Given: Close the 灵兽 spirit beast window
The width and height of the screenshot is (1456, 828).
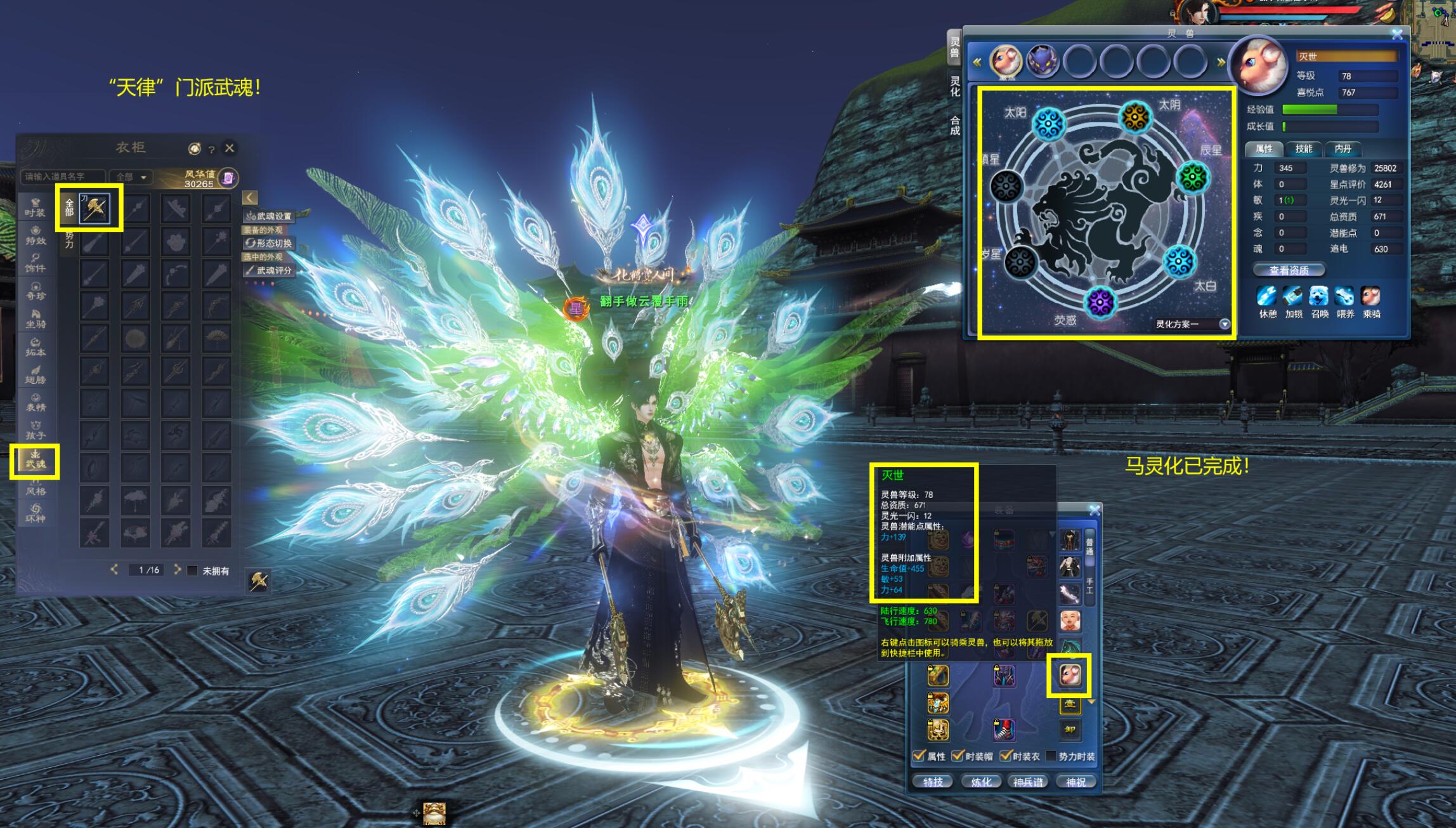Looking at the screenshot, I should tap(1397, 35).
